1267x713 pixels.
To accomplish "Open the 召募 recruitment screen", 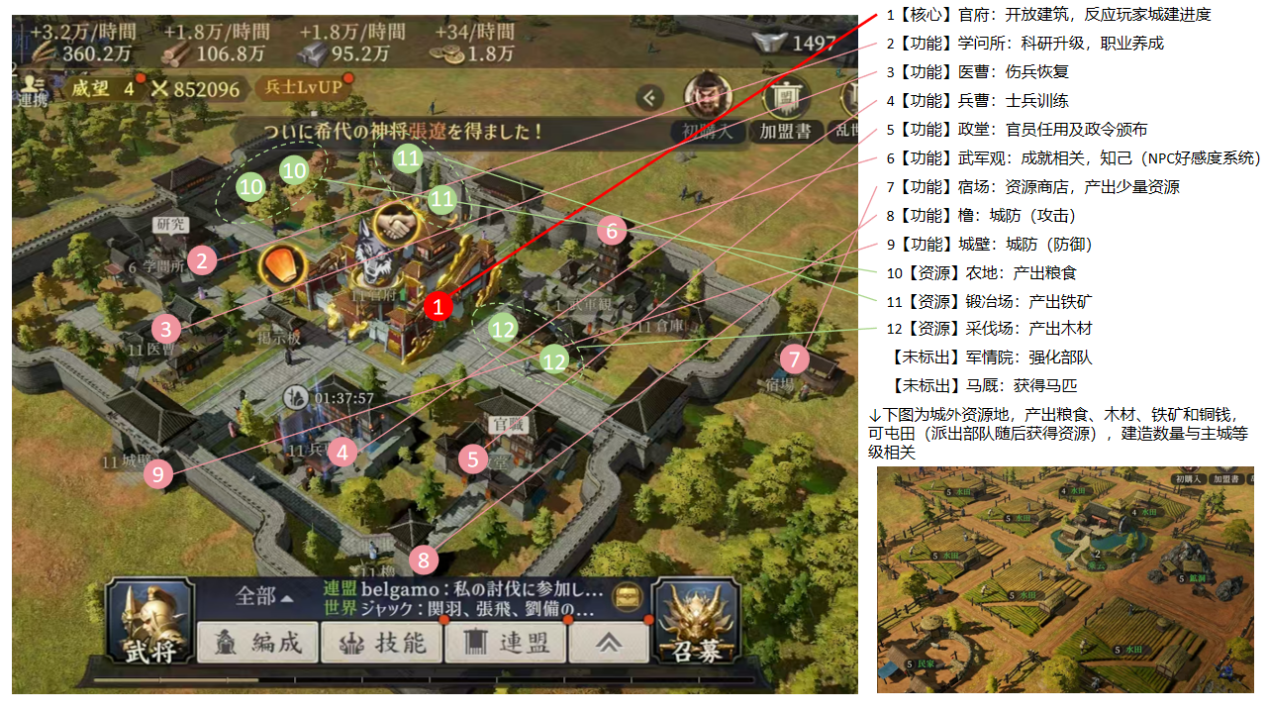I will click(x=697, y=623).
